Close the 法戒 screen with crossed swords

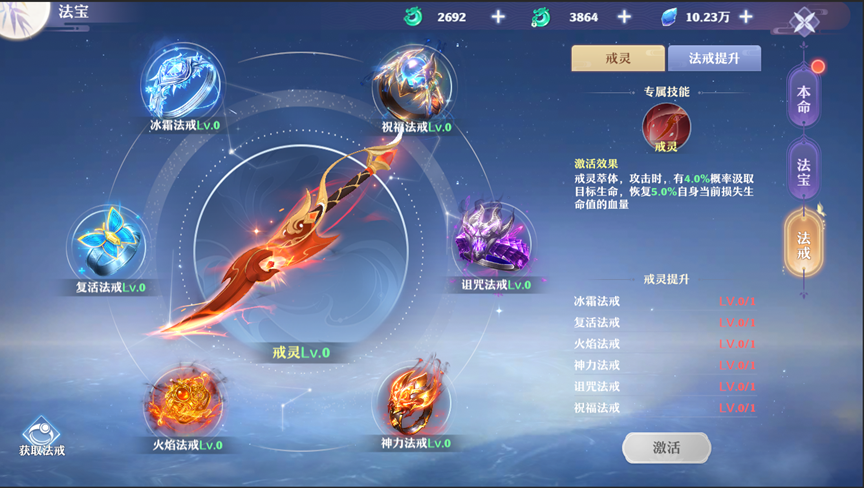805,22
